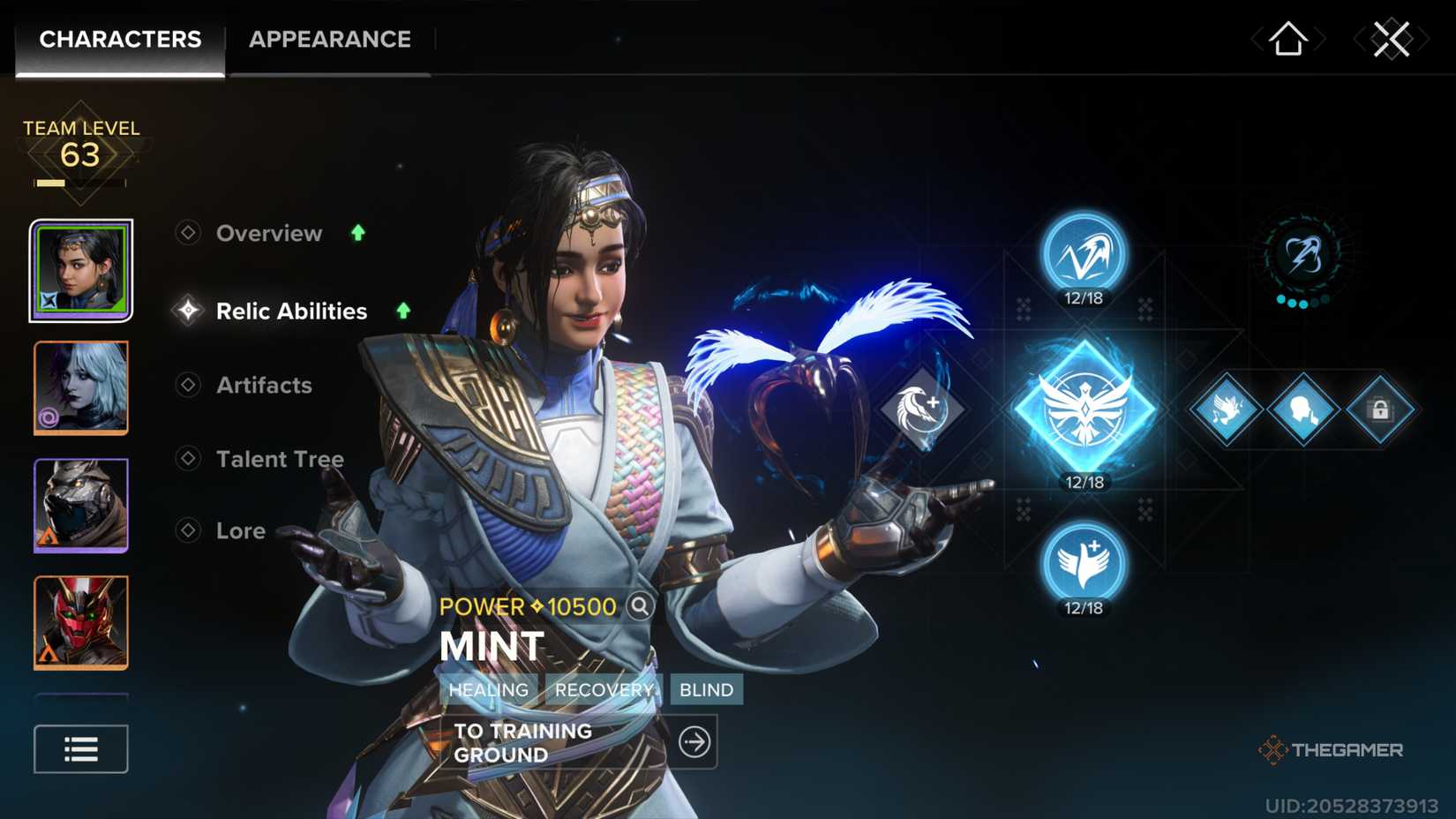Open the list menu at bottom left
Viewport: 1456px width, 819px height.
[80, 748]
